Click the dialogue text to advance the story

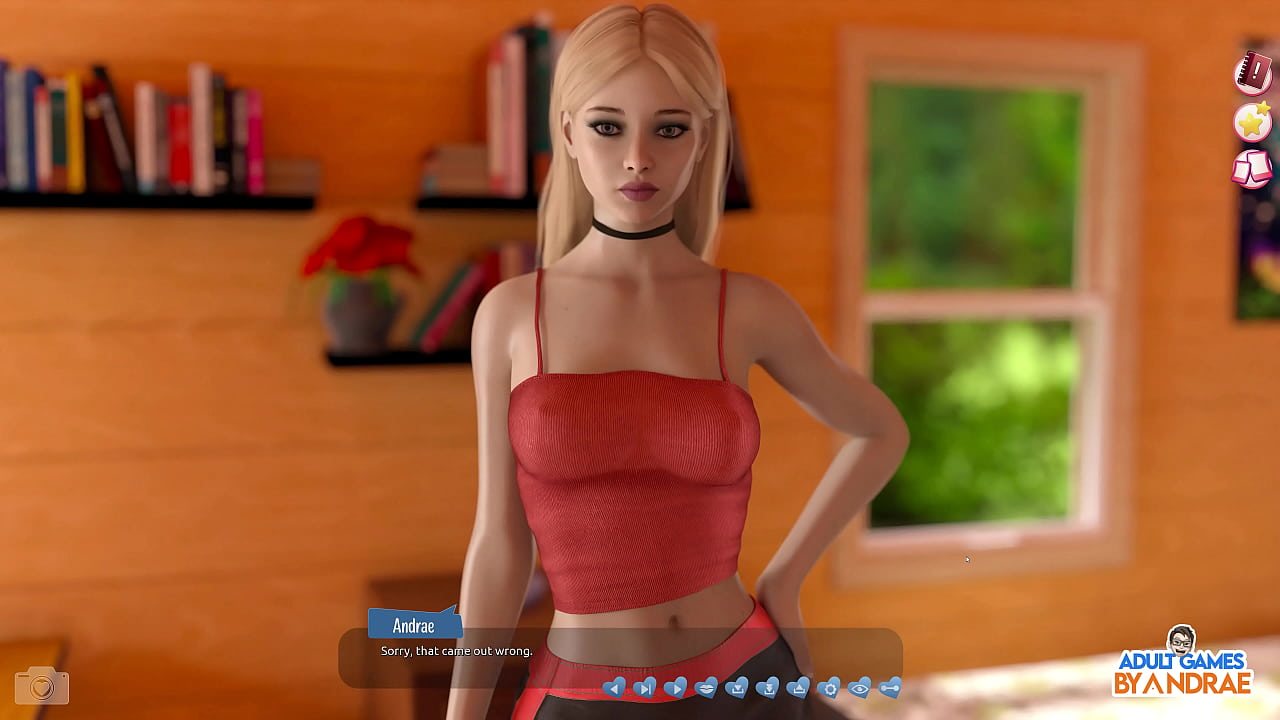(x=456, y=650)
